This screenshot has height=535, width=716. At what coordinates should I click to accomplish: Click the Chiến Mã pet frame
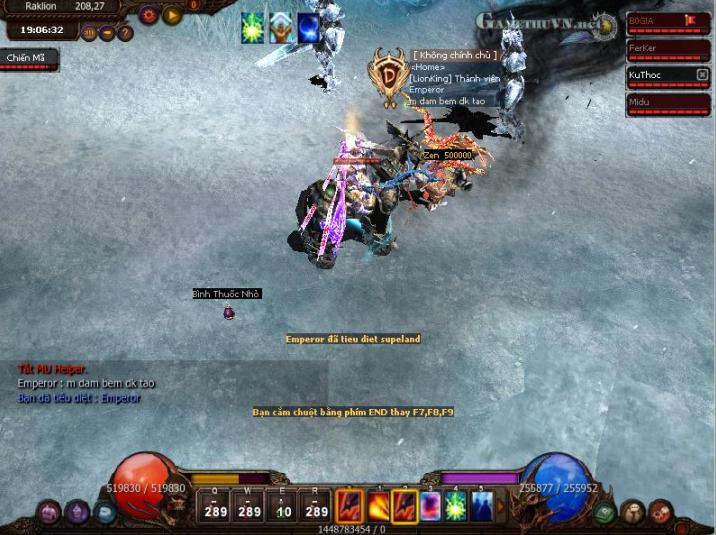pos(28,59)
